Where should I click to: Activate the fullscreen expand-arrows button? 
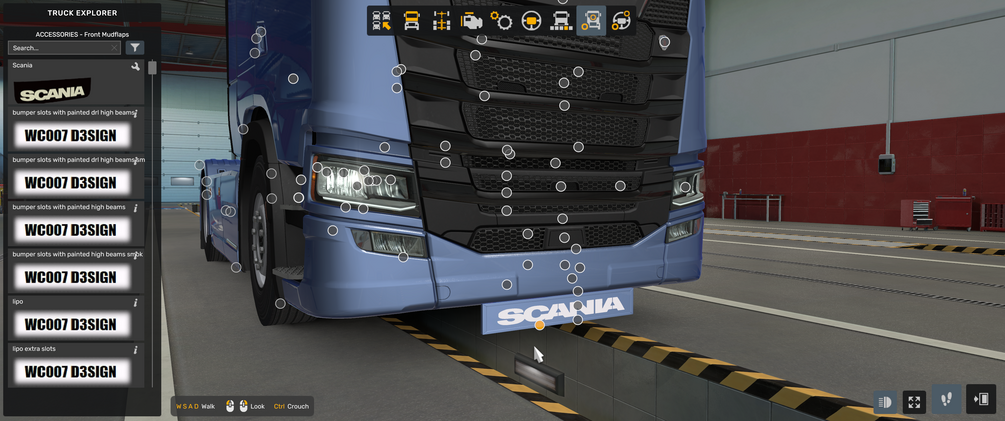click(914, 402)
